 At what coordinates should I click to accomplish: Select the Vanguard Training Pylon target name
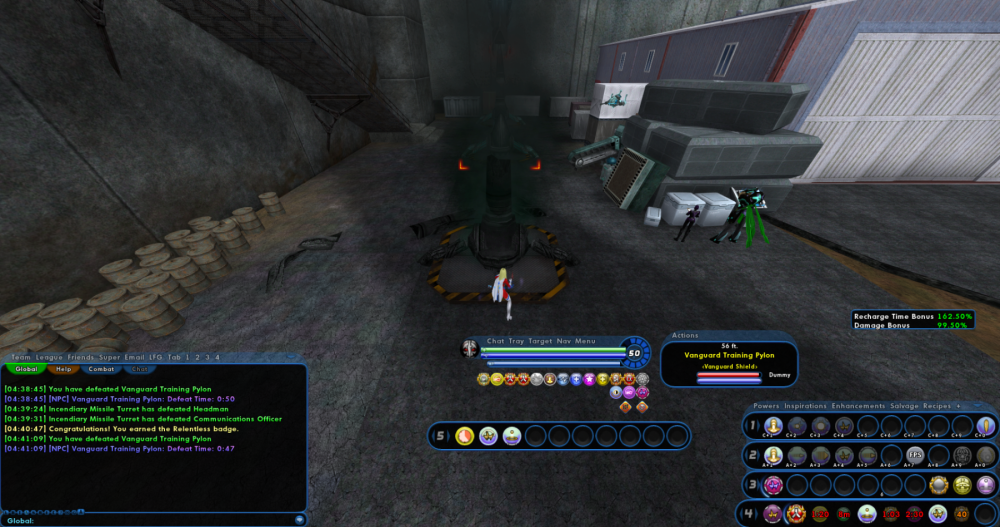click(x=728, y=355)
